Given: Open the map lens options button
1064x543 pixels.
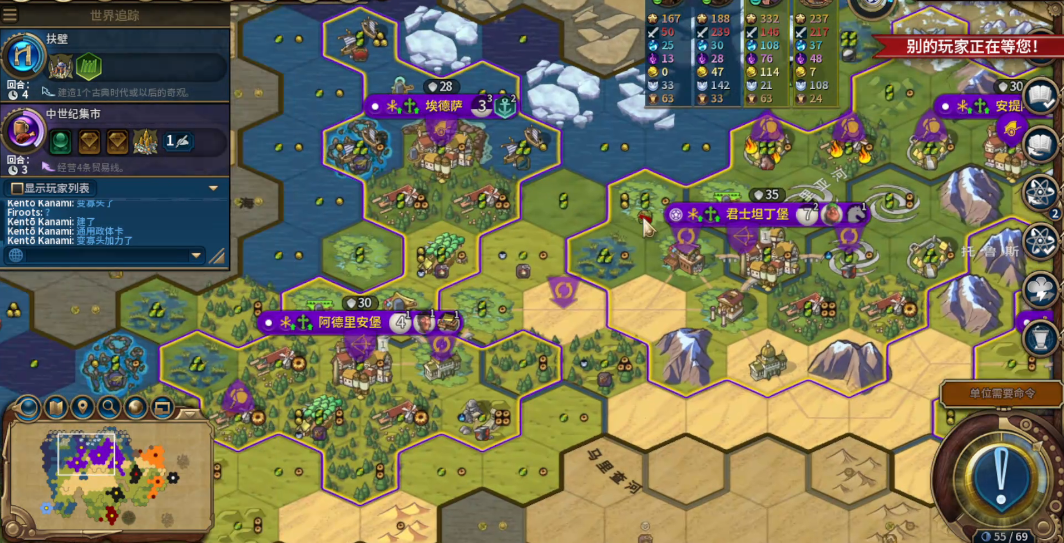Looking at the screenshot, I should tap(29, 407).
